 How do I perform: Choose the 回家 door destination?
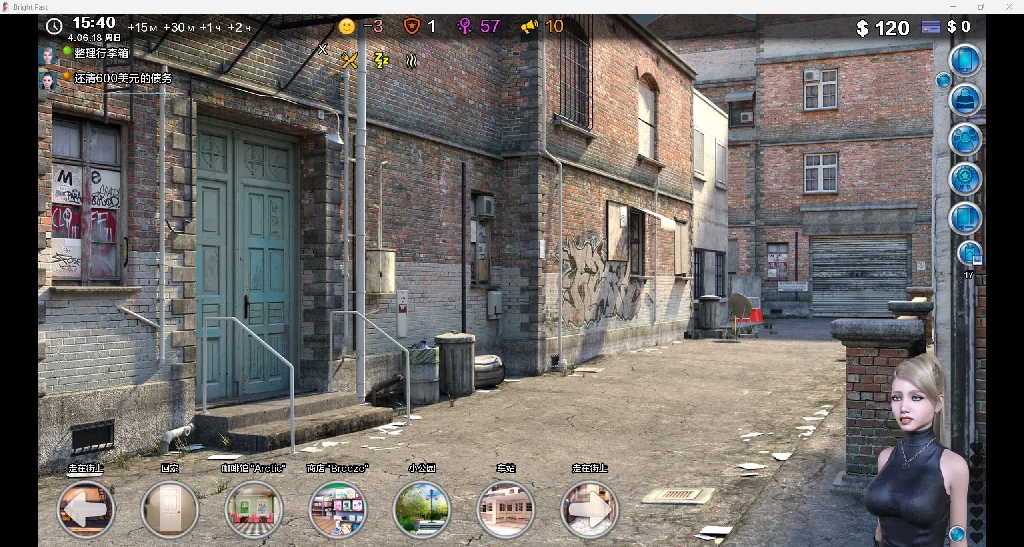[170, 509]
